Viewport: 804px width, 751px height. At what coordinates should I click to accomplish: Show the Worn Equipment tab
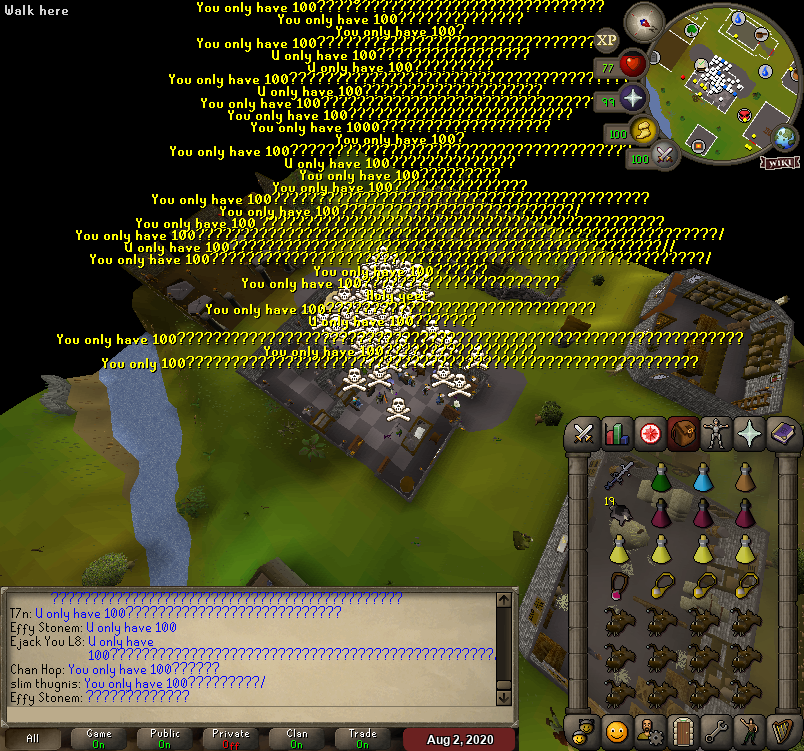point(714,432)
